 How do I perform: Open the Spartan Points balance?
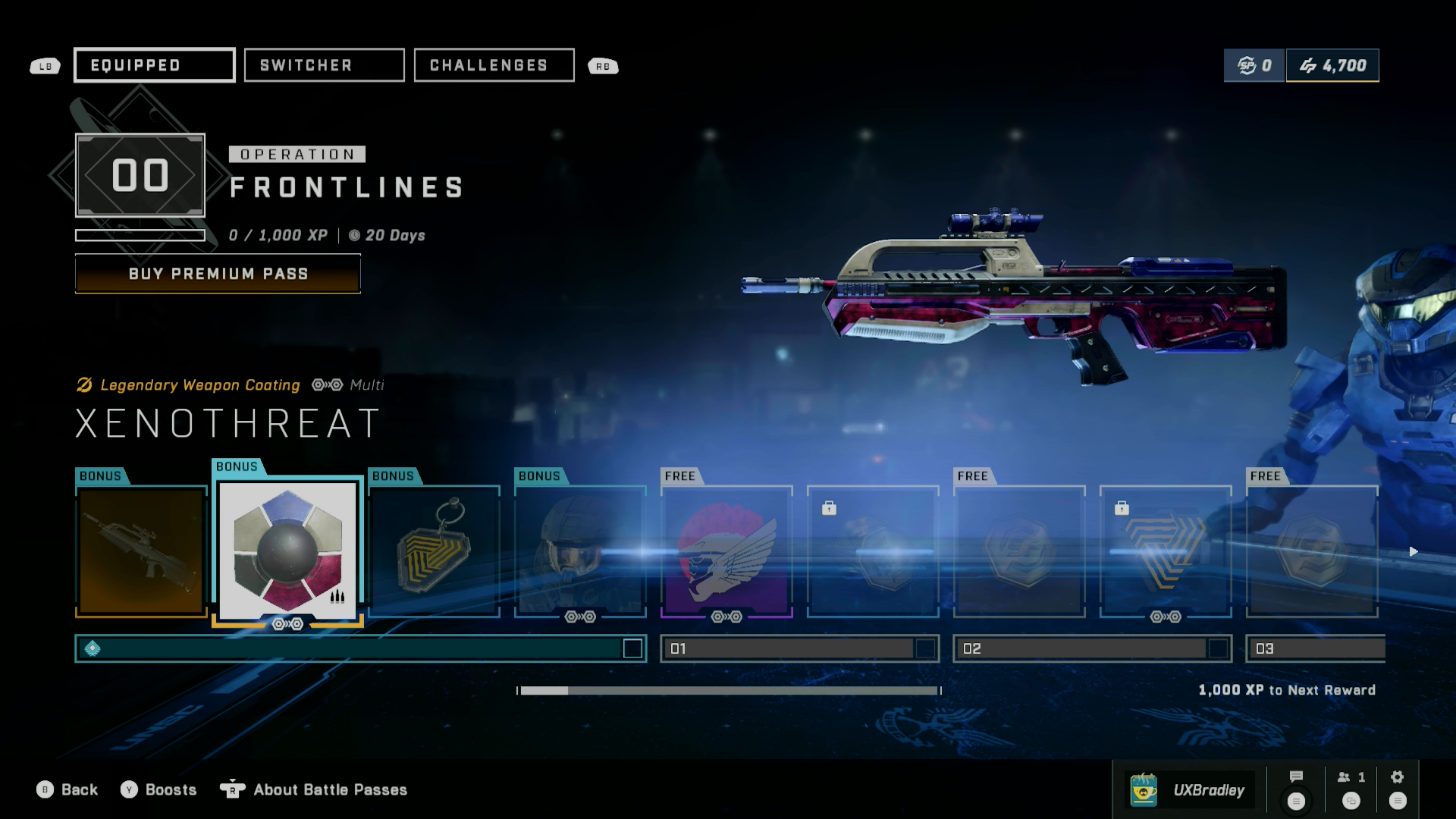pos(1254,66)
